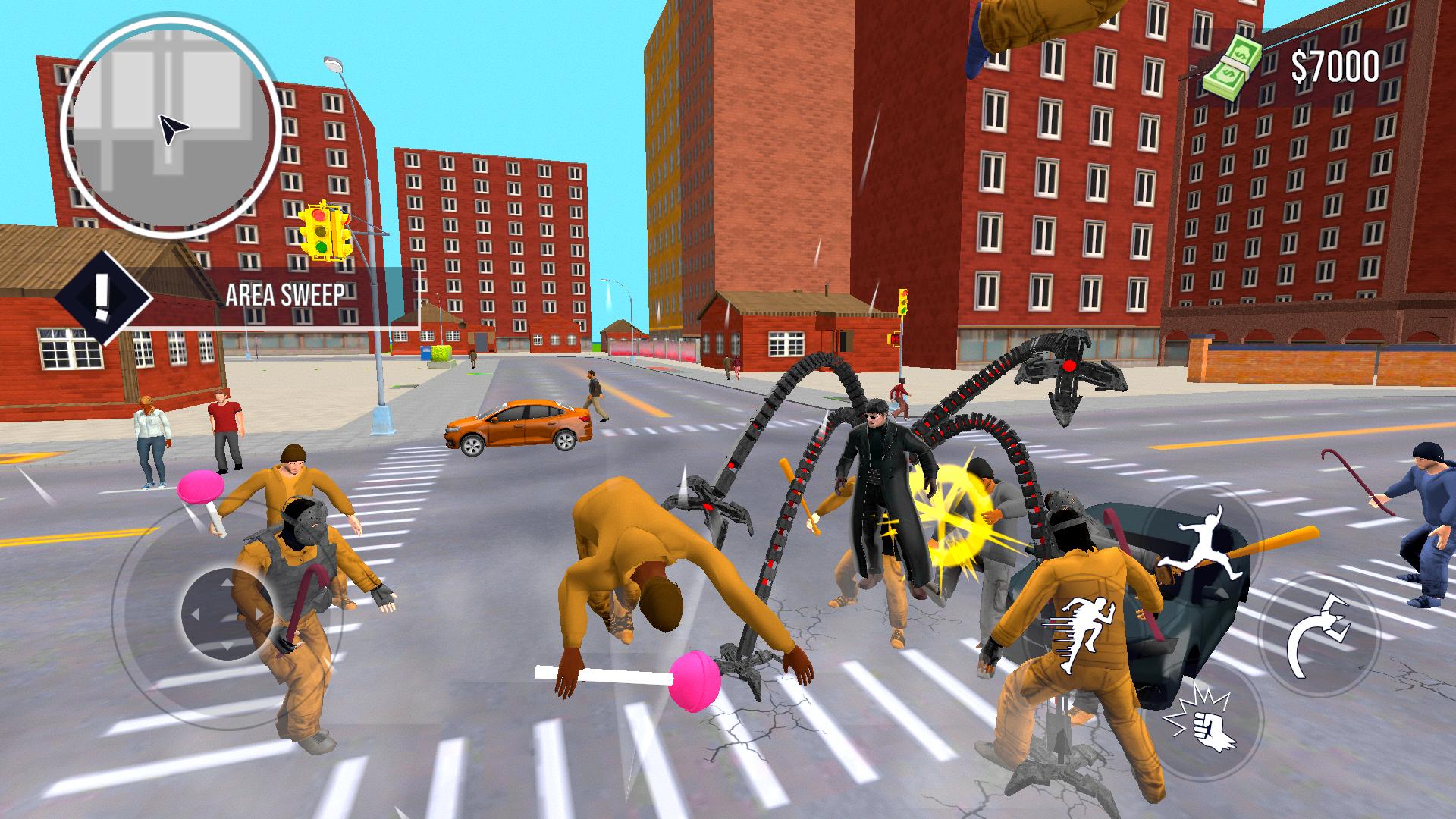Tap the white bar under AREA SWEEP
The image size is (1456, 819).
[x=303, y=326]
